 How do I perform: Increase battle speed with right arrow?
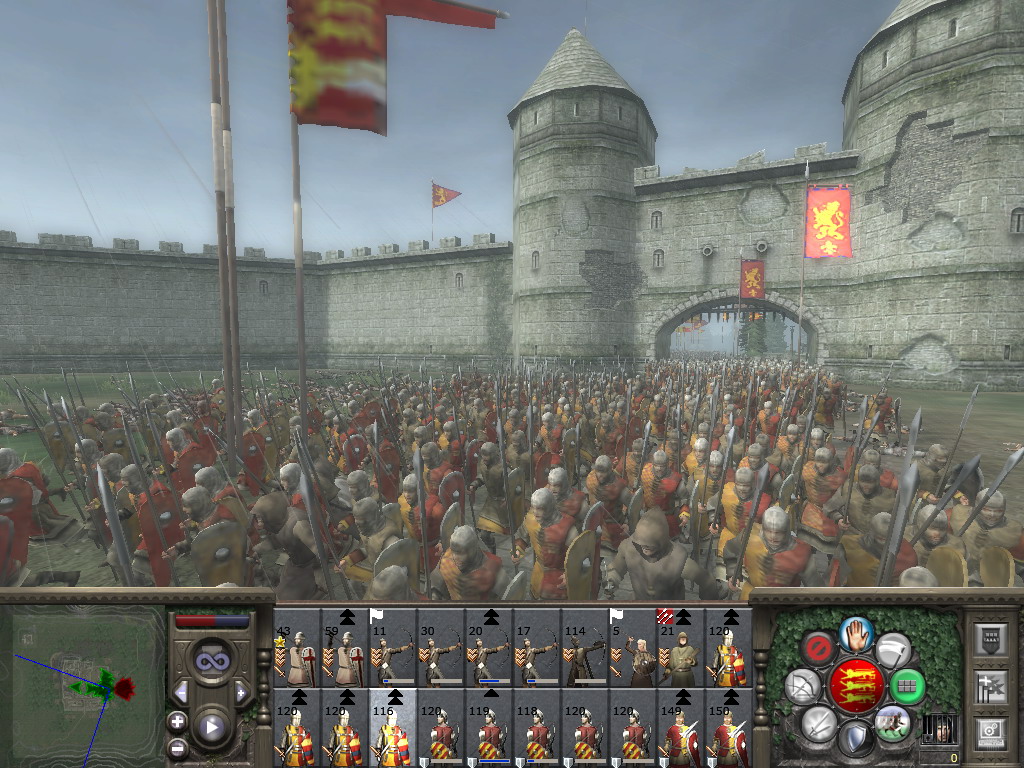(x=242, y=692)
